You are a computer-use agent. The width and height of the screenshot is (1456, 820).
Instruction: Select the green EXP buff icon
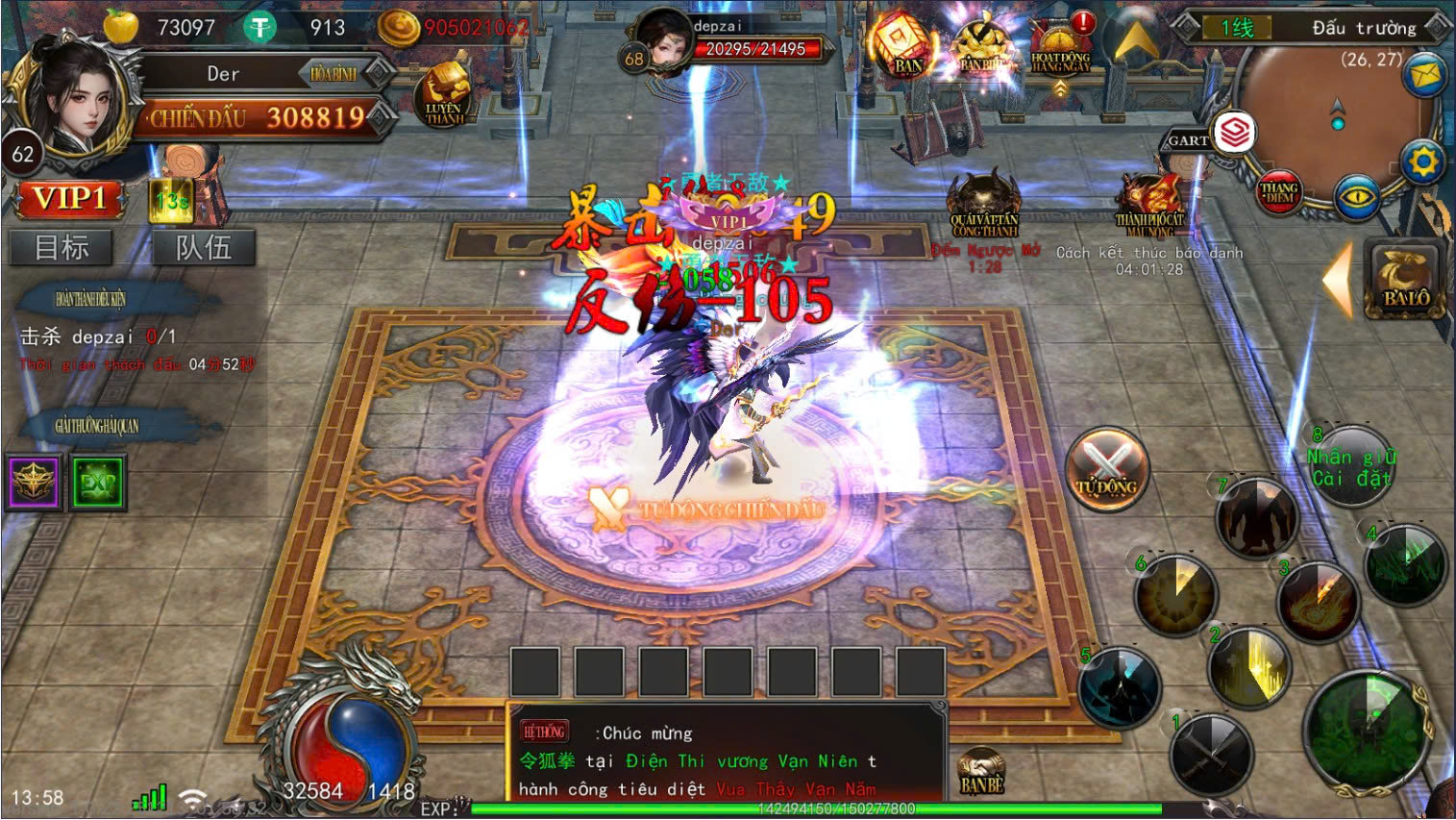[x=98, y=482]
